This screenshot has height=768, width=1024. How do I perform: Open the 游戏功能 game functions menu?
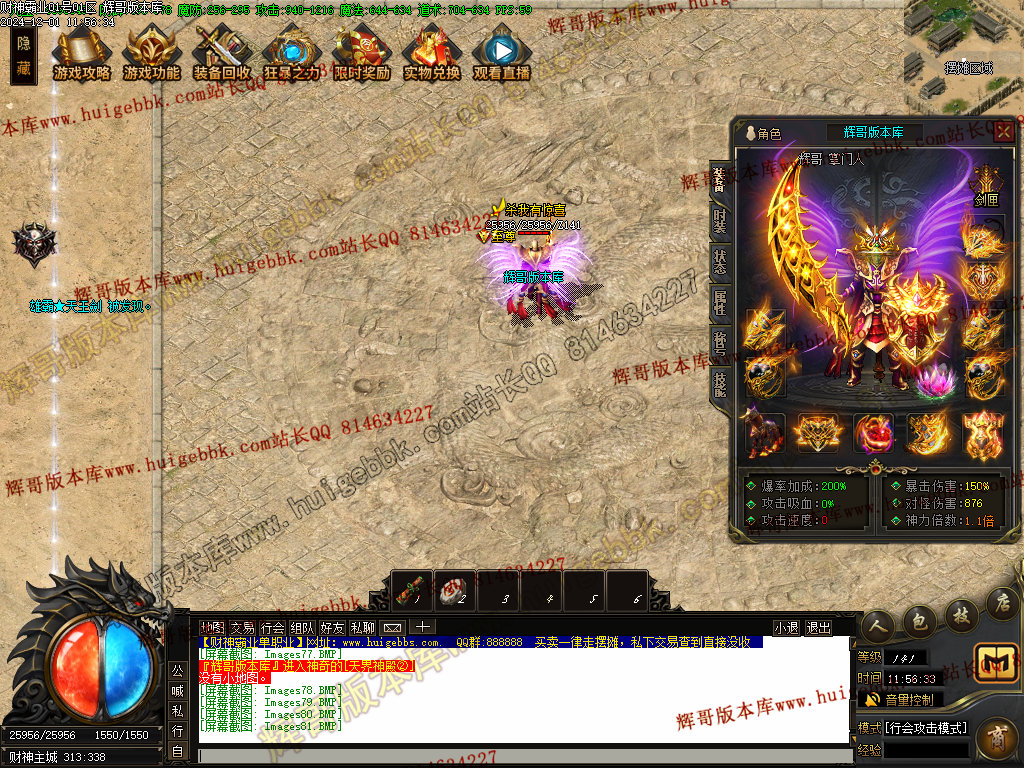pos(152,54)
